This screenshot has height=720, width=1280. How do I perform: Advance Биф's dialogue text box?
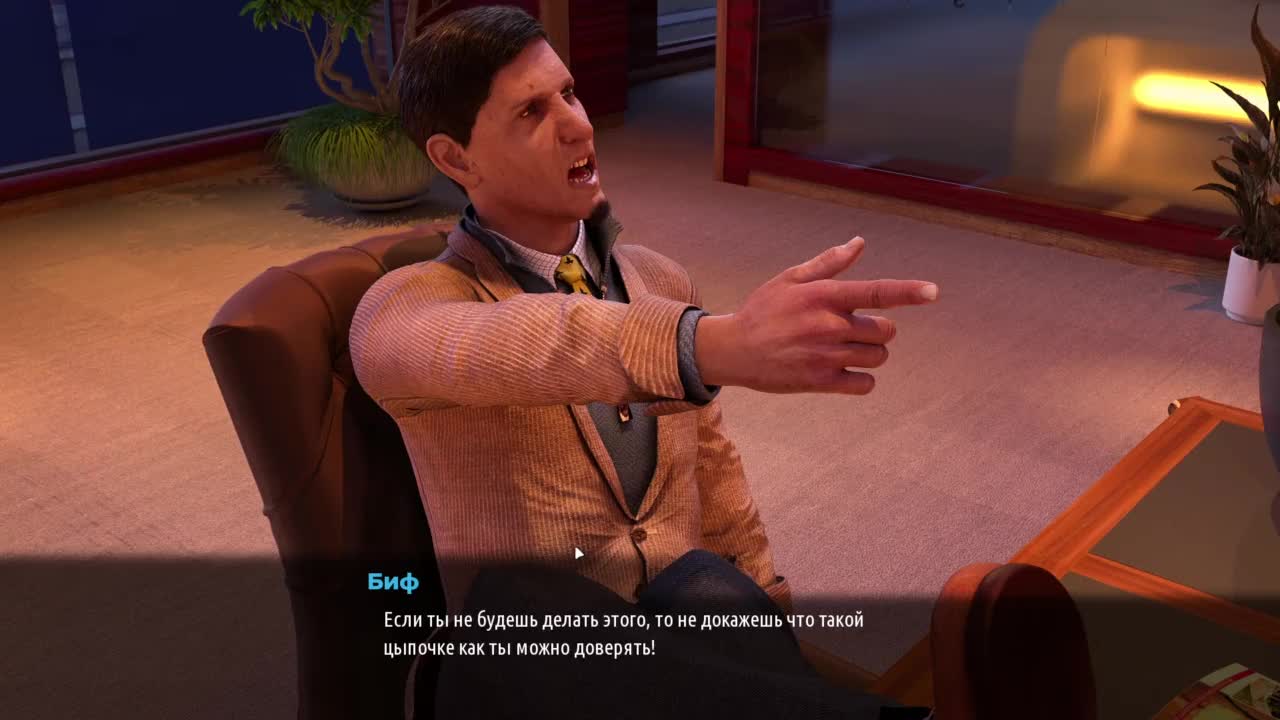click(622, 634)
